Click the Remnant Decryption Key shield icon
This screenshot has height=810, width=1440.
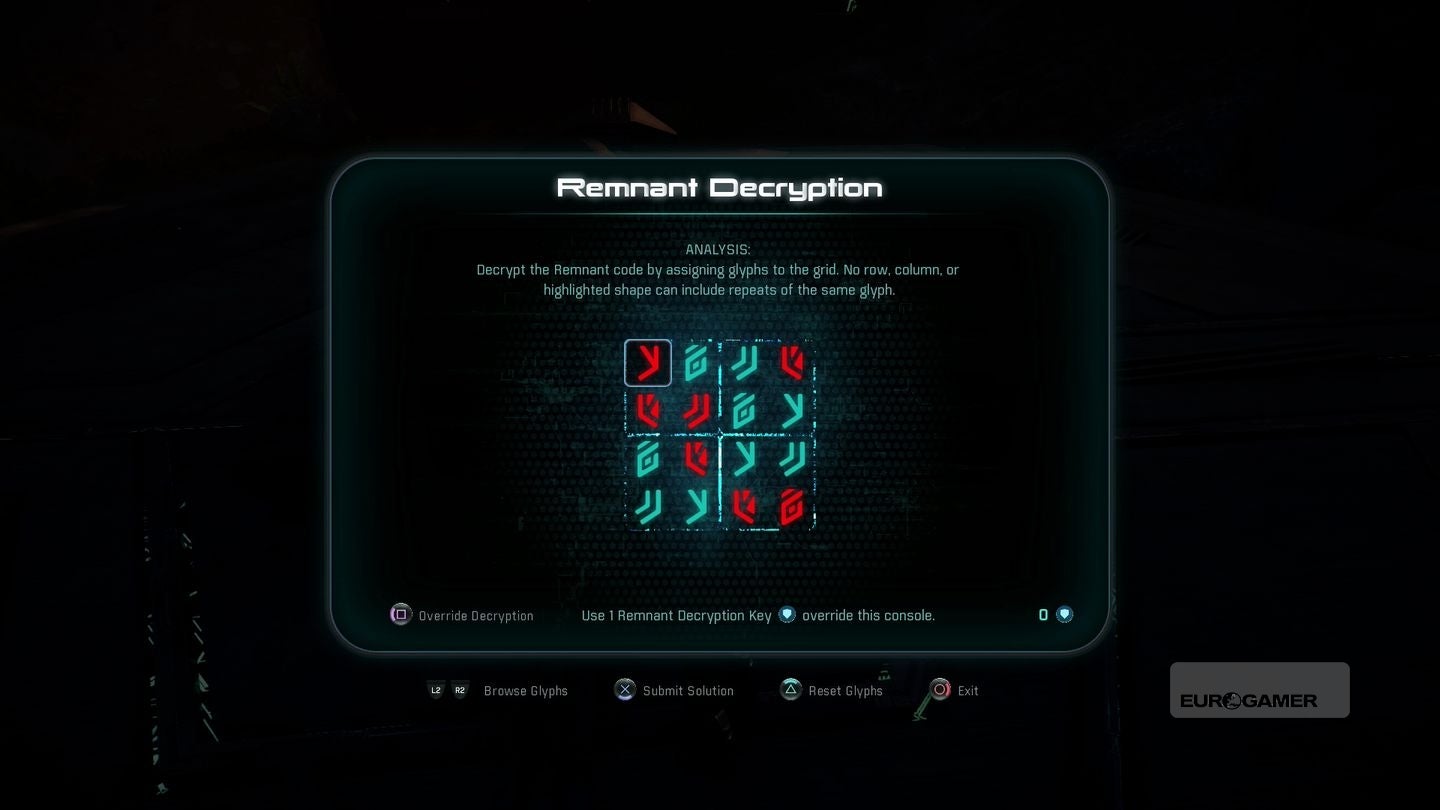tap(787, 614)
